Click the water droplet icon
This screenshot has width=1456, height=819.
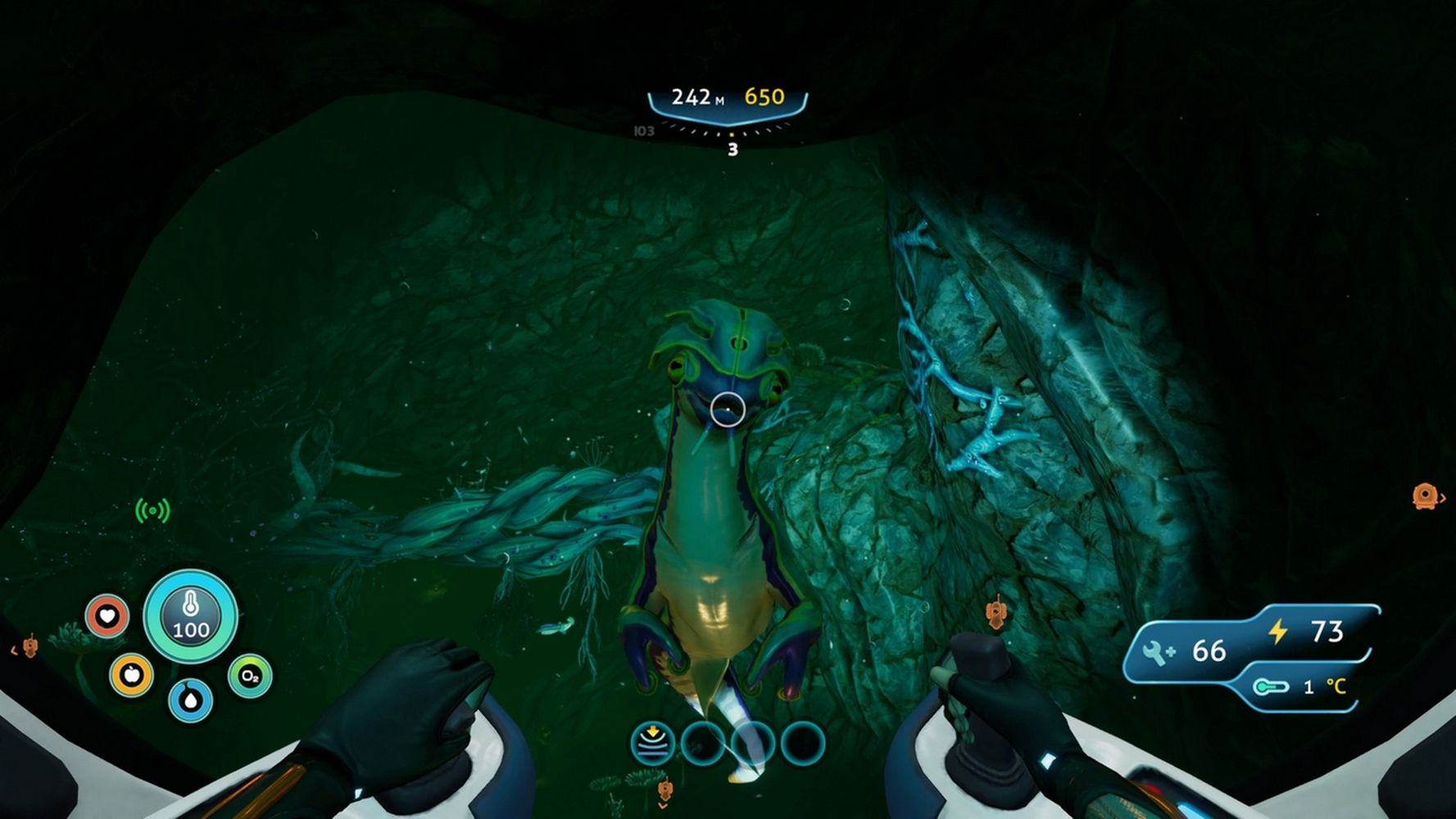click(190, 700)
